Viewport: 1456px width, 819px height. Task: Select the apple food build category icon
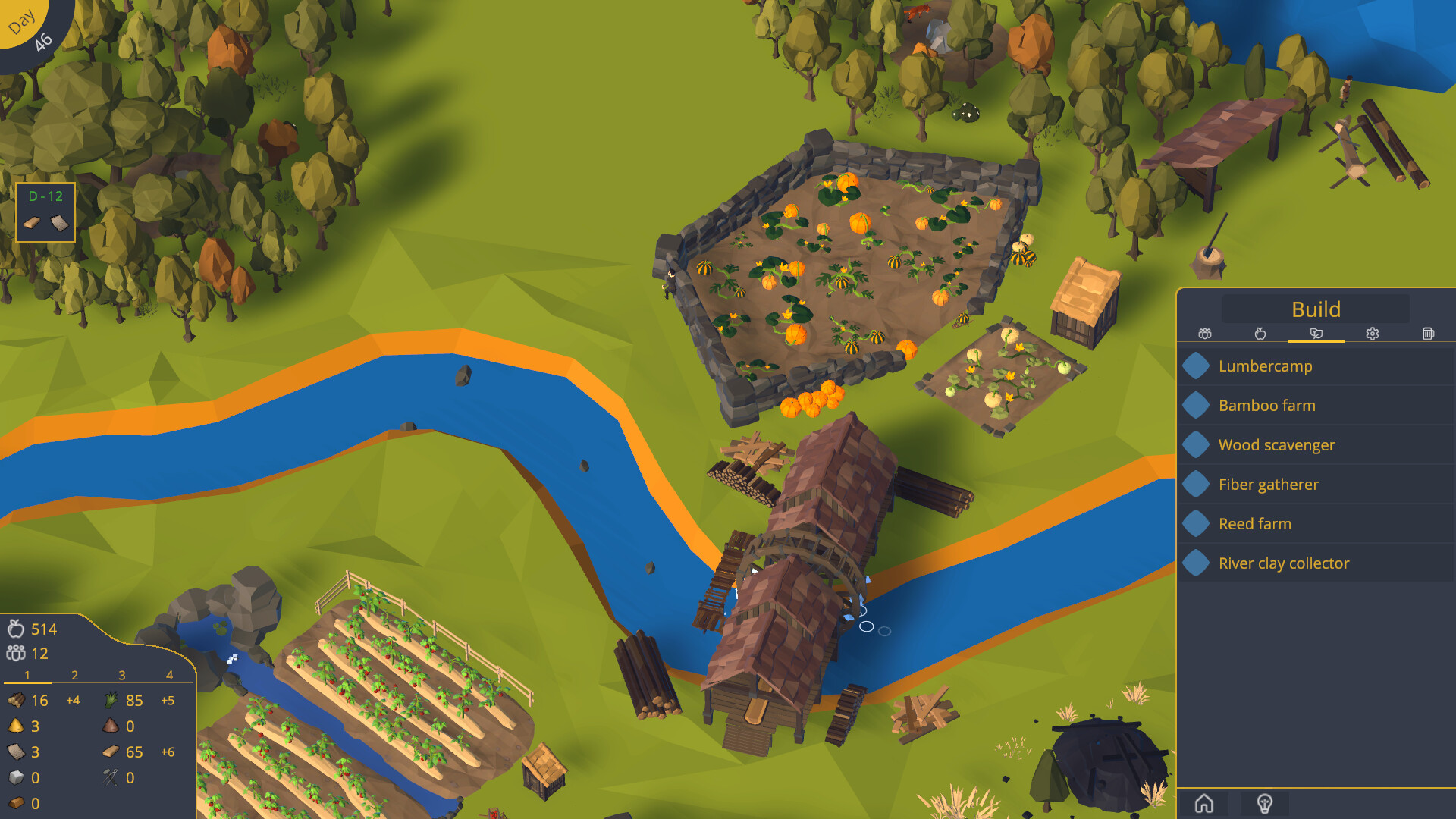(x=1260, y=334)
